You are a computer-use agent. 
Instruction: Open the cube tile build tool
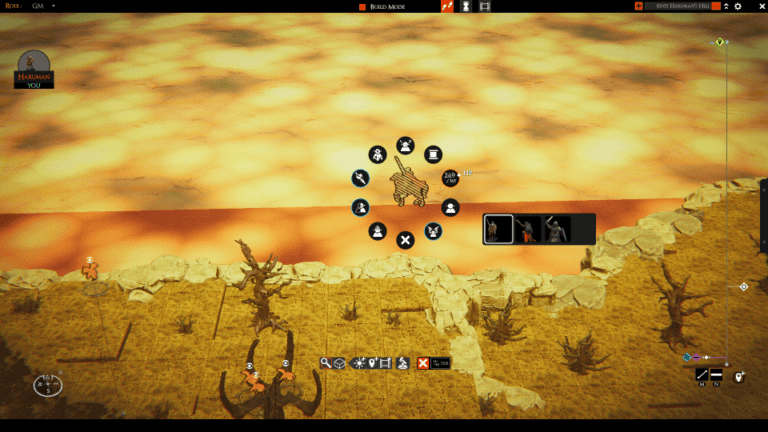click(x=340, y=363)
